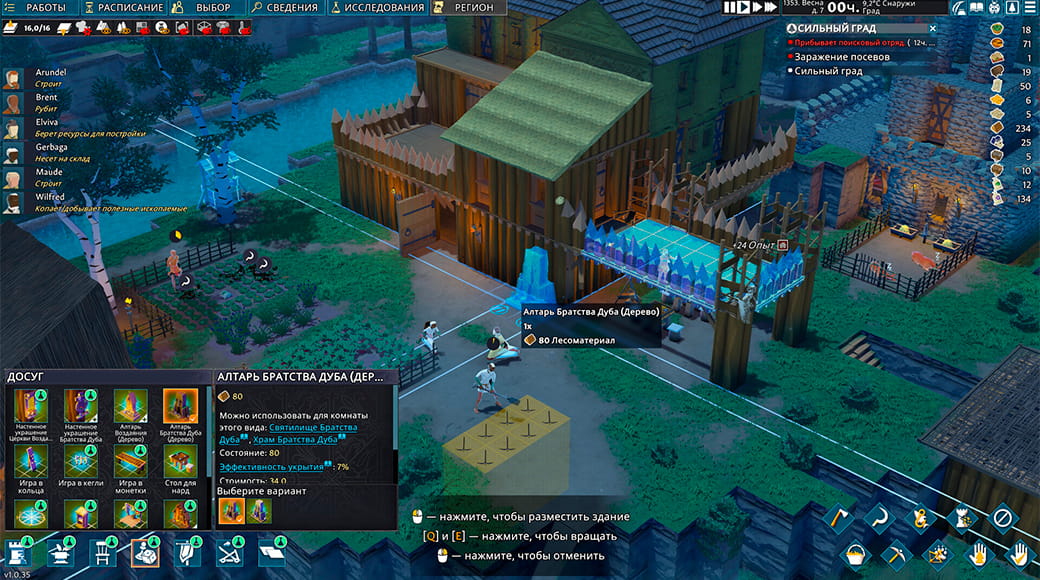Screen dimensions: 1040x580
Task: Pick the second altar variant
Action: tap(257, 510)
